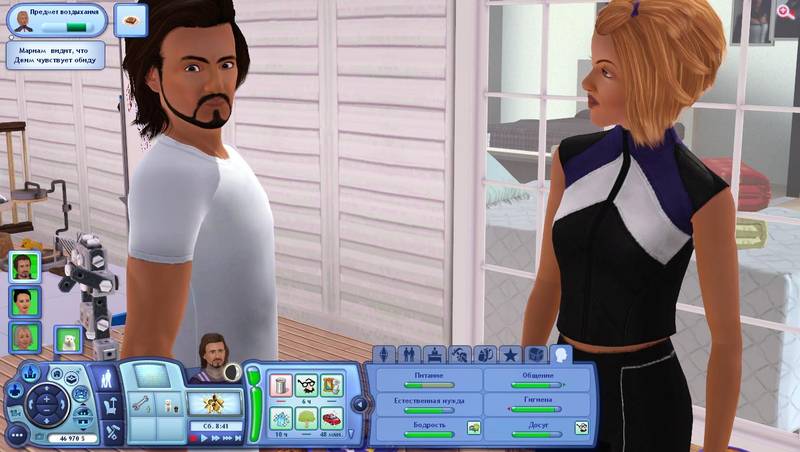Screen dimensions: 800x452
Task: Open the red car moodlet
Action: (331, 417)
